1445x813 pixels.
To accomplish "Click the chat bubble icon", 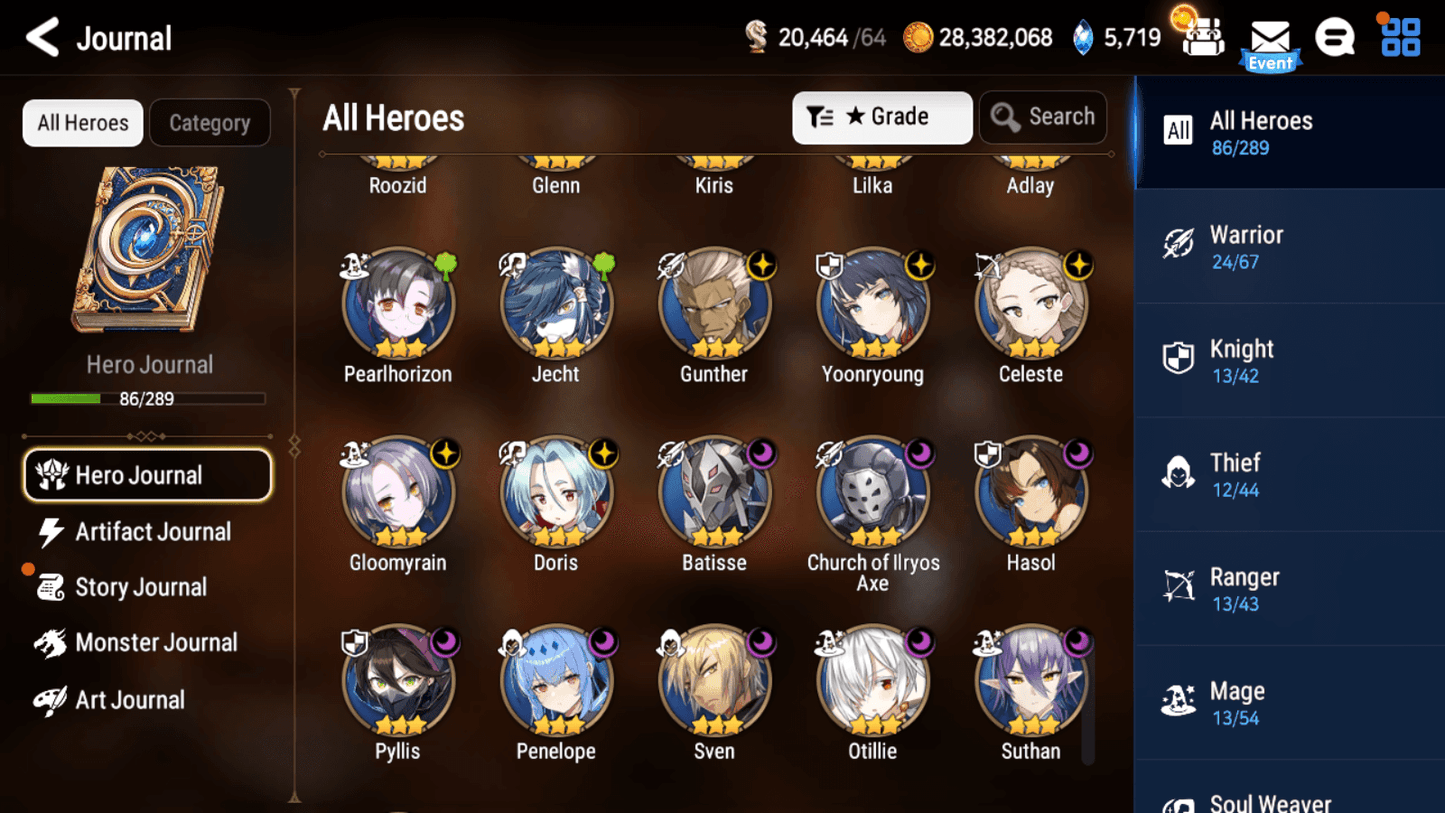I will point(1335,36).
